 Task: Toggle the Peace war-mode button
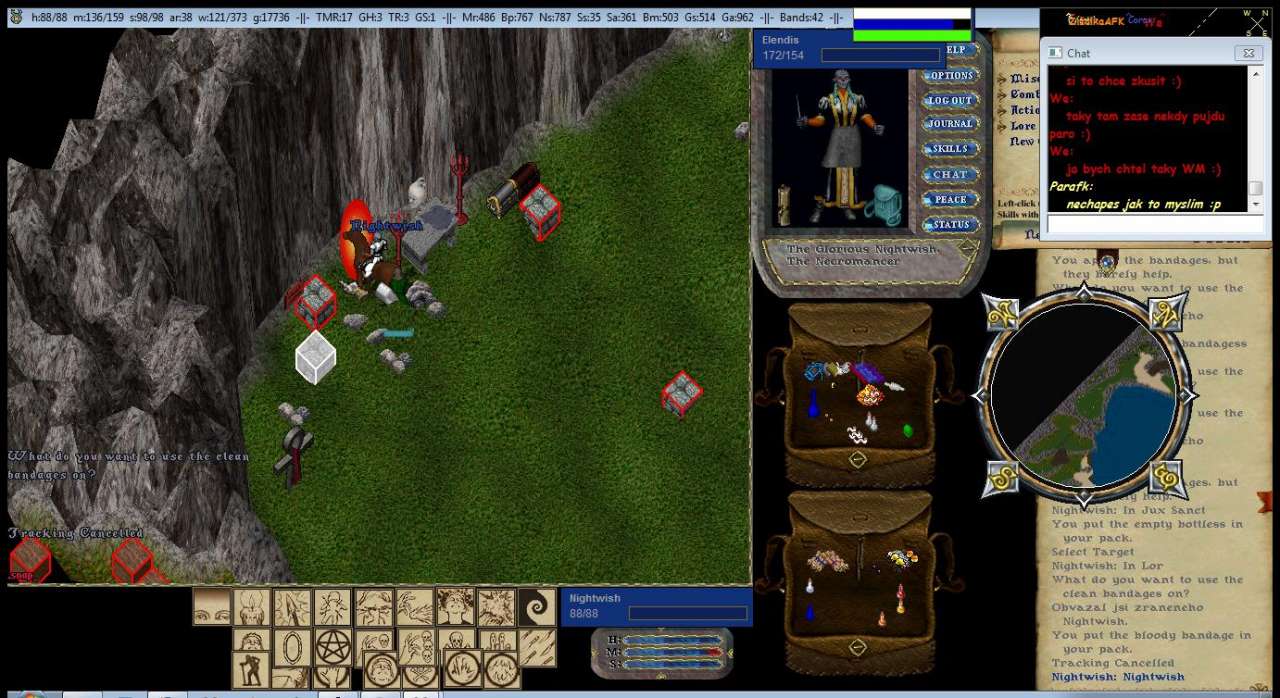point(949,199)
